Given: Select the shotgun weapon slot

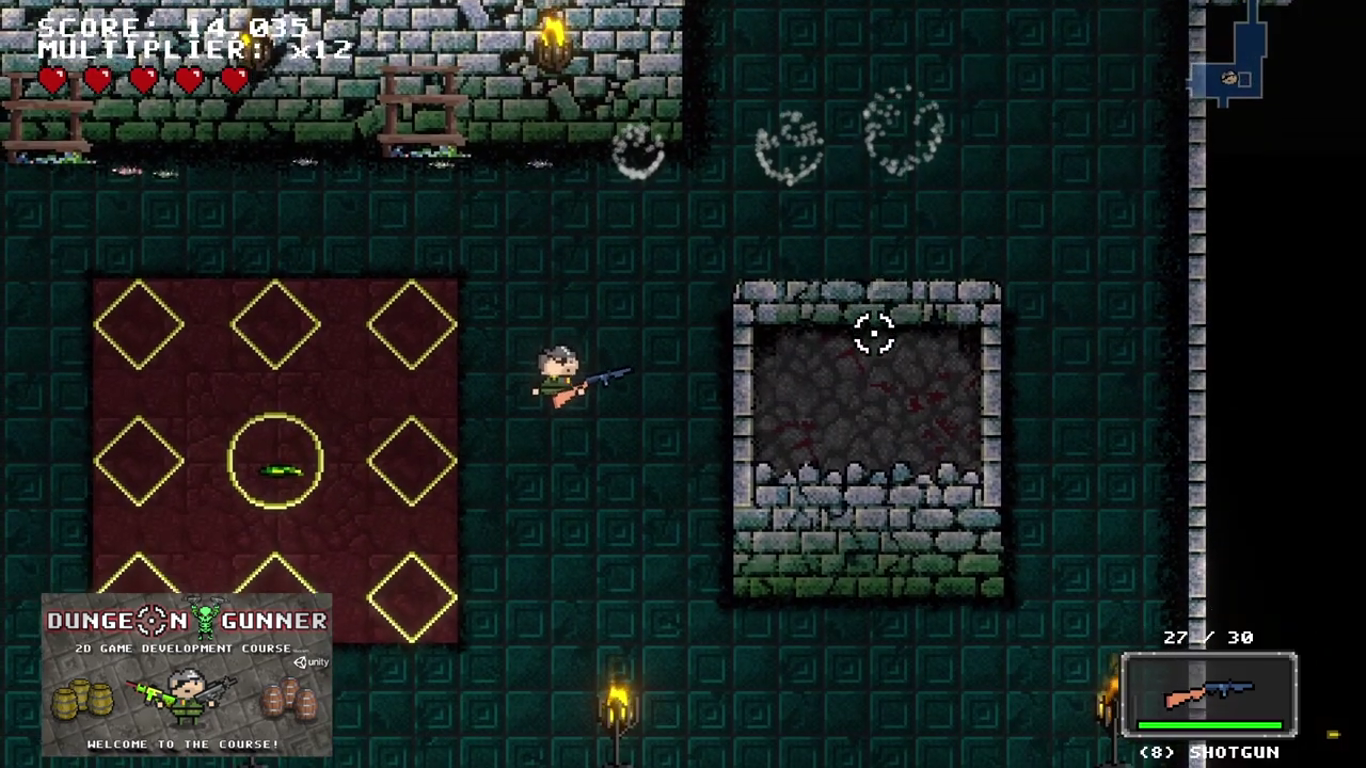Looking at the screenshot, I should pyautogui.click(x=1209, y=694).
